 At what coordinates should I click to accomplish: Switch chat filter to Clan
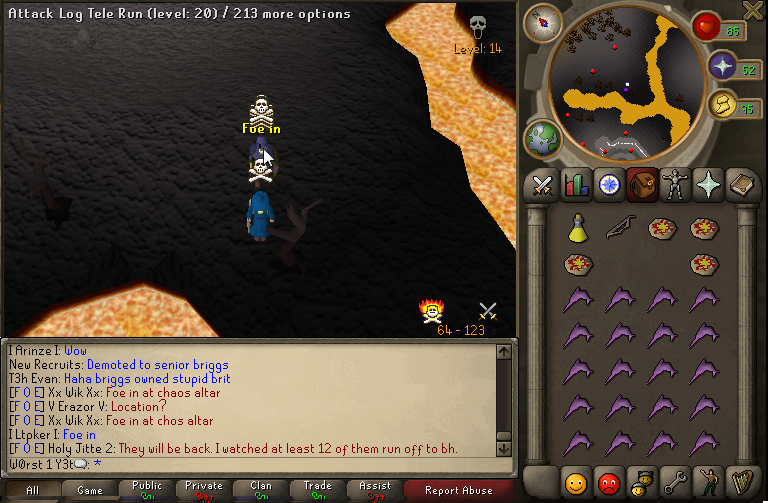click(x=261, y=490)
